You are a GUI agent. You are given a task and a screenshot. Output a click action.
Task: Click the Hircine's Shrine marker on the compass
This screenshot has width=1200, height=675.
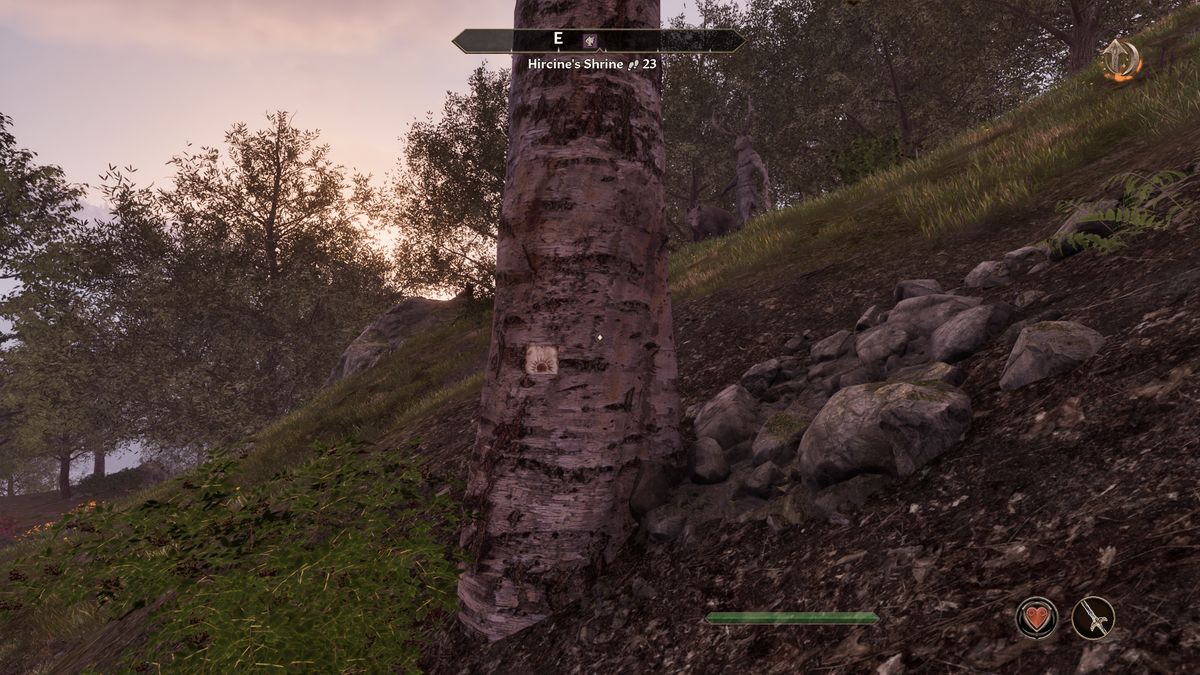(x=591, y=41)
